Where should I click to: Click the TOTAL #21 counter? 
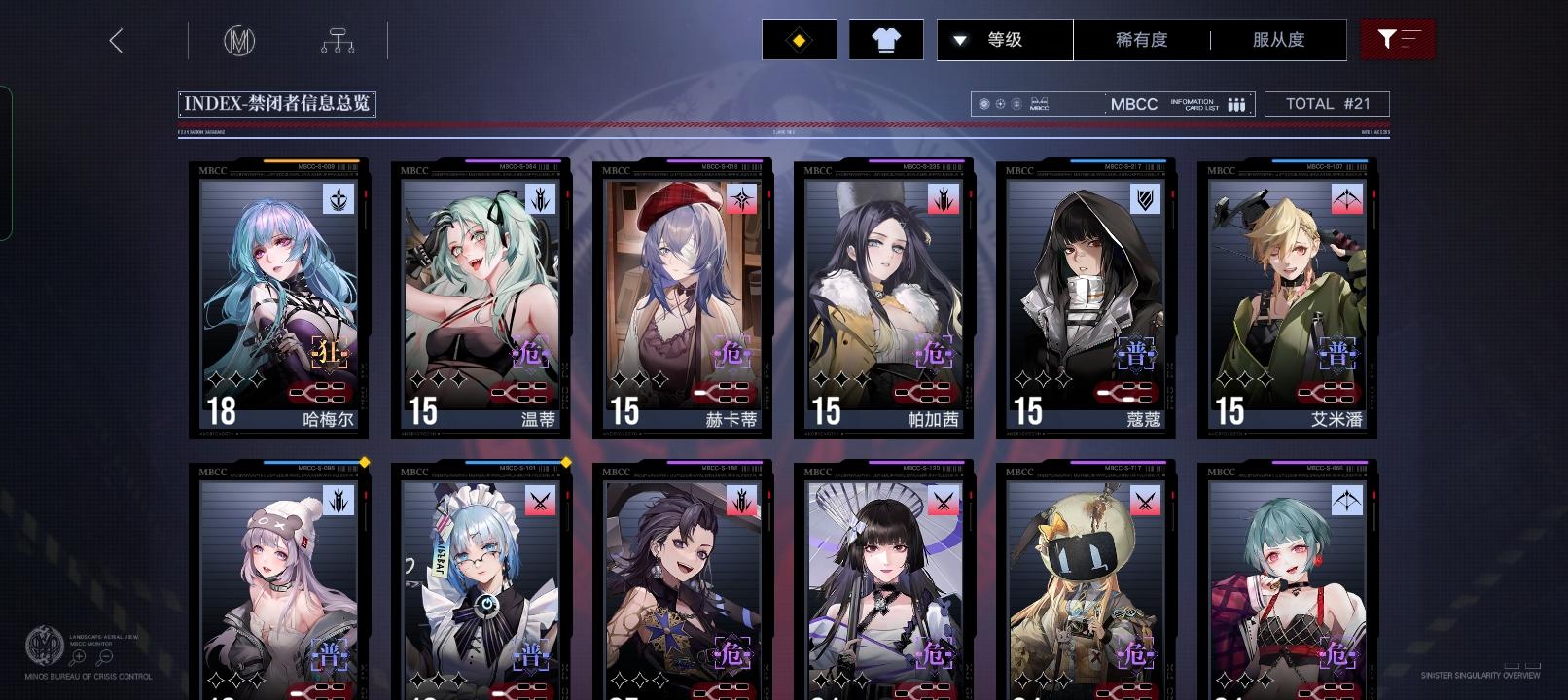pyautogui.click(x=1327, y=103)
